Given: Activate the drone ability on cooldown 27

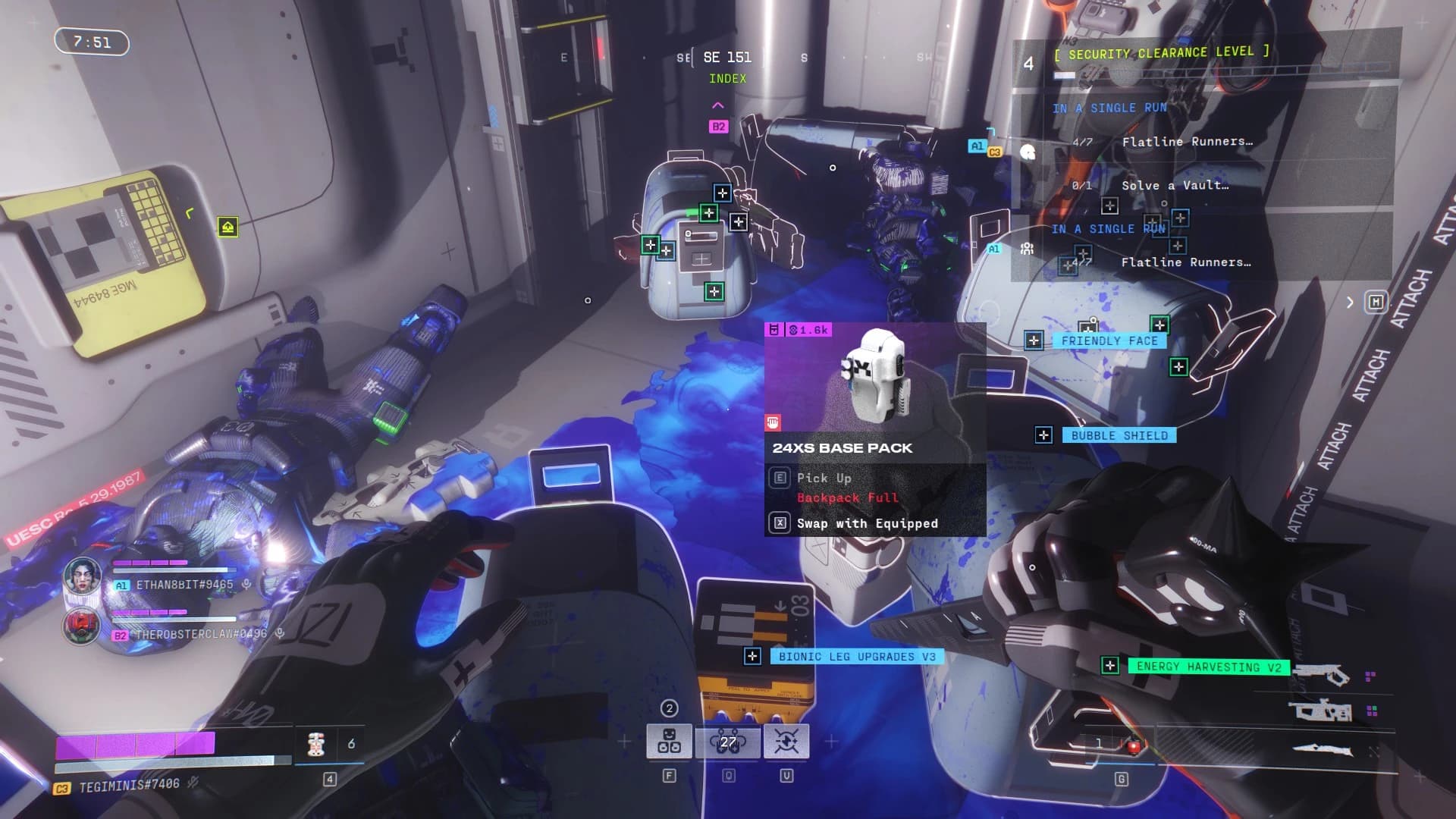Looking at the screenshot, I should [x=728, y=741].
